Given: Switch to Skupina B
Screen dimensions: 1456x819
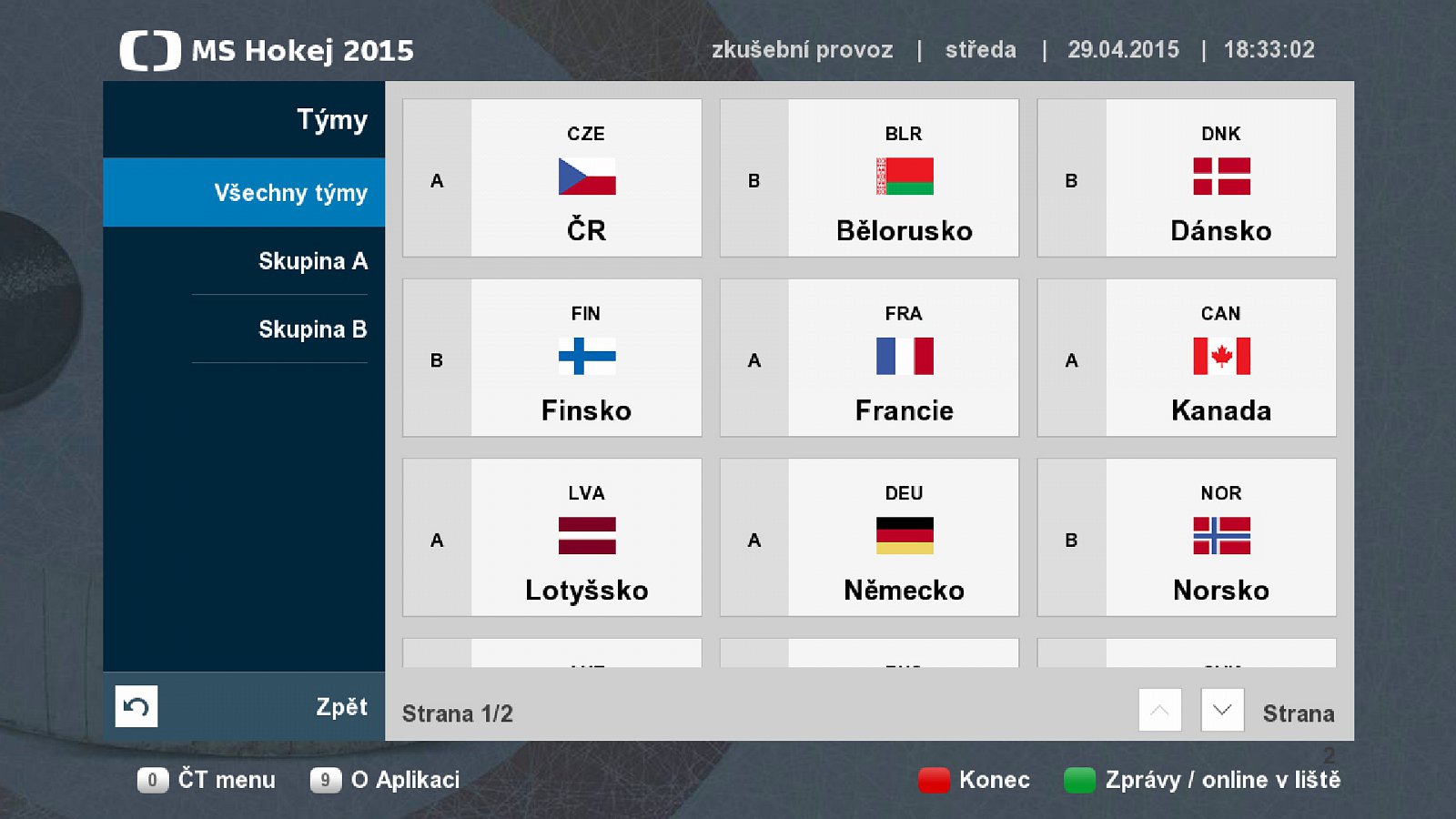Looking at the screenshot, I should tap(313, 329).
